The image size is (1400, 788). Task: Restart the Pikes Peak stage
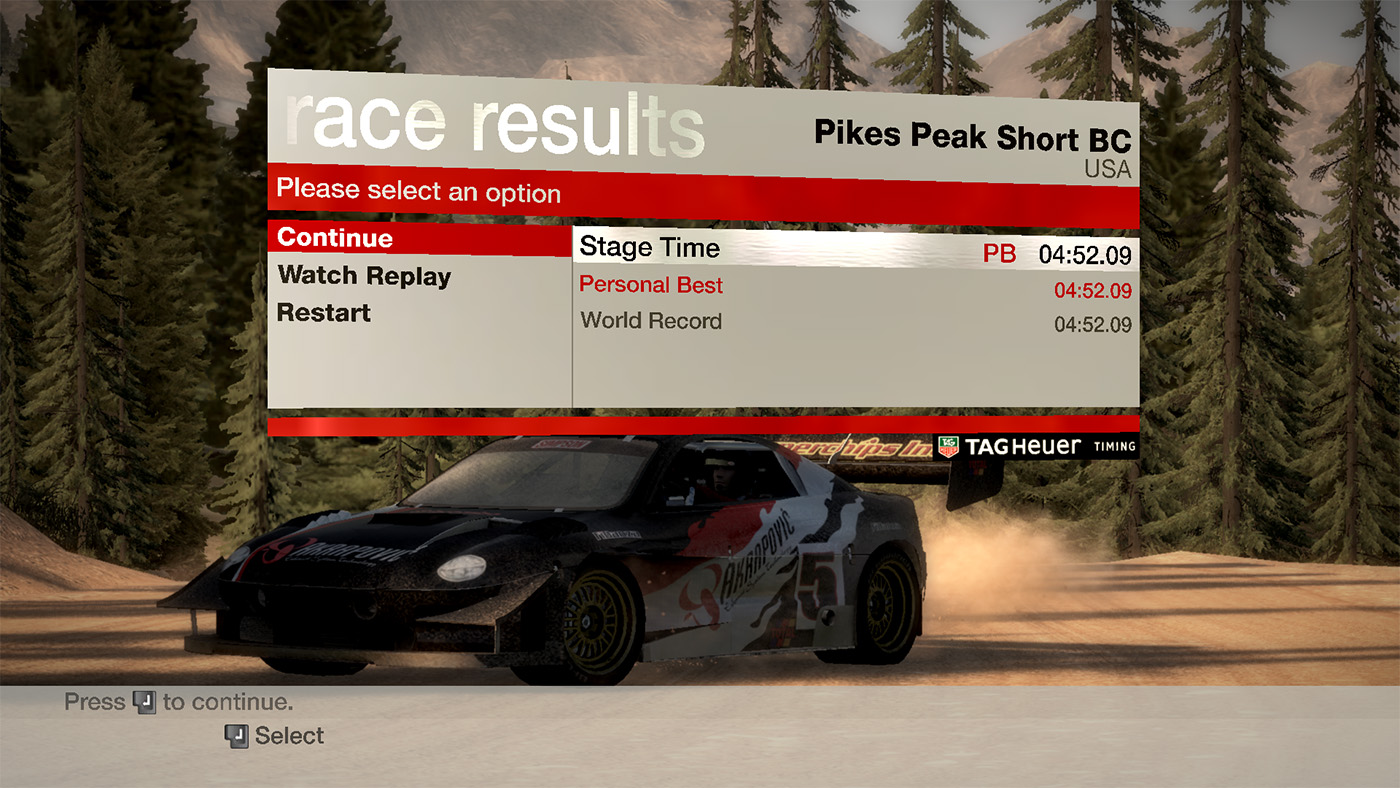[x=323, y=313]
